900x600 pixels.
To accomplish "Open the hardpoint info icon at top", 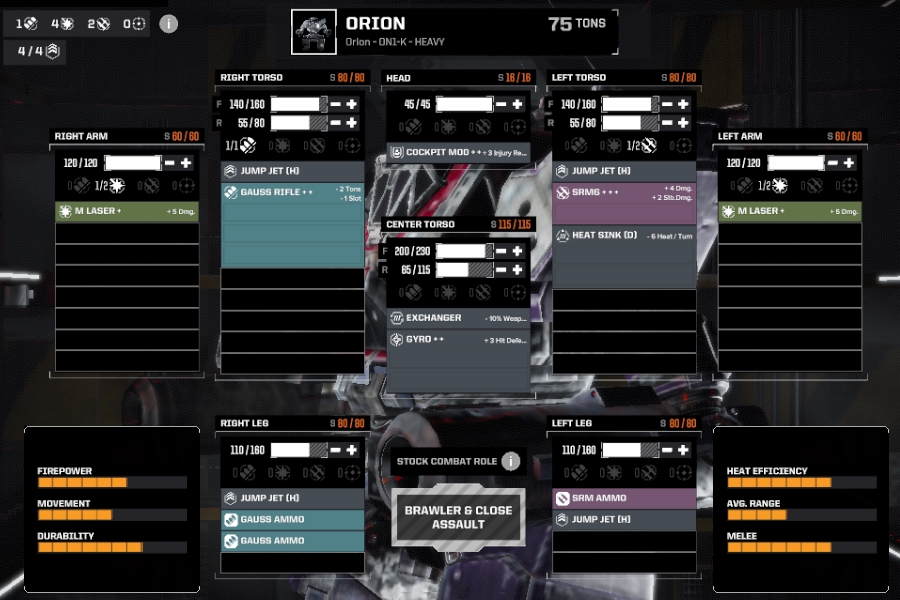I will [x=168, y=23].
